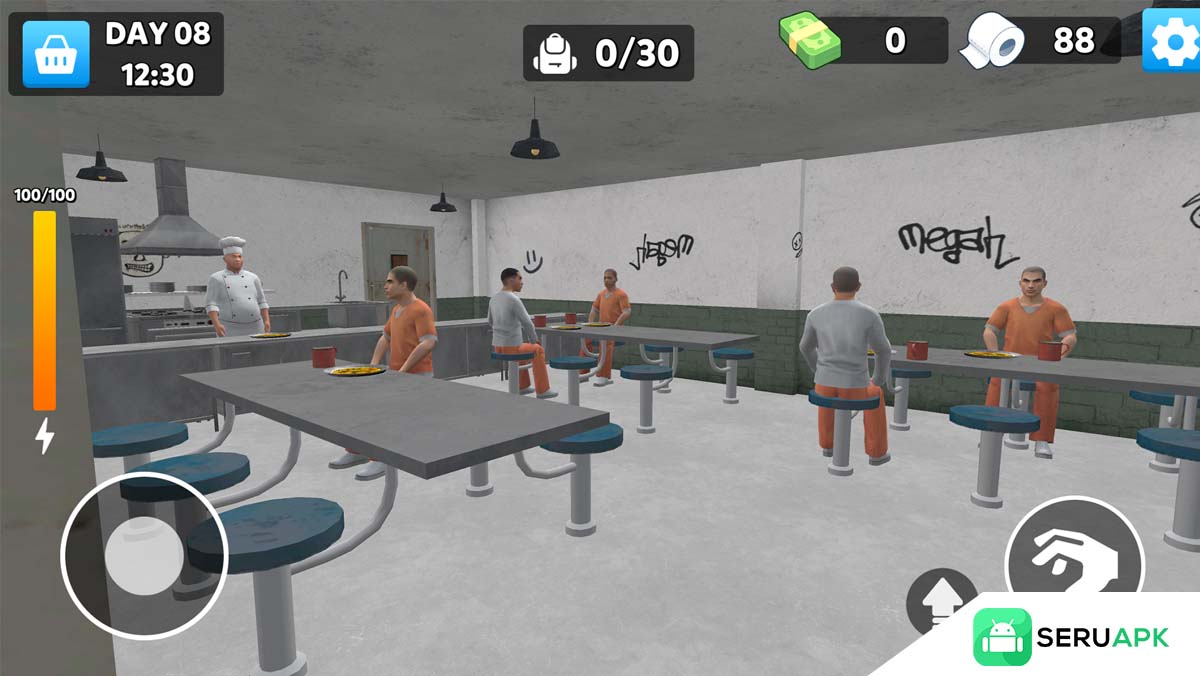Tap the up-arrow jump button
1200x676 pixels.
940,601
